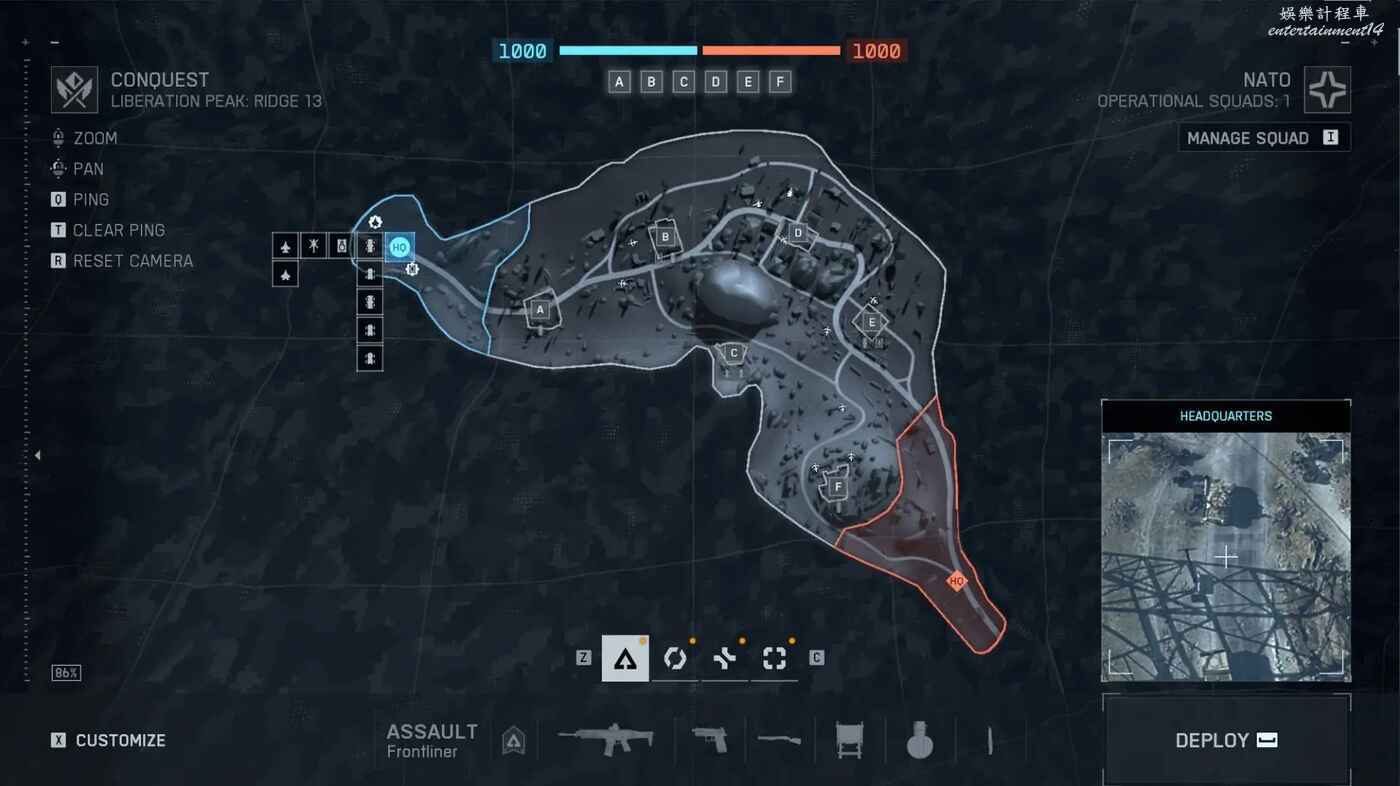Select the Assault class tab
1400x786 pixels.
pos(625,658)
